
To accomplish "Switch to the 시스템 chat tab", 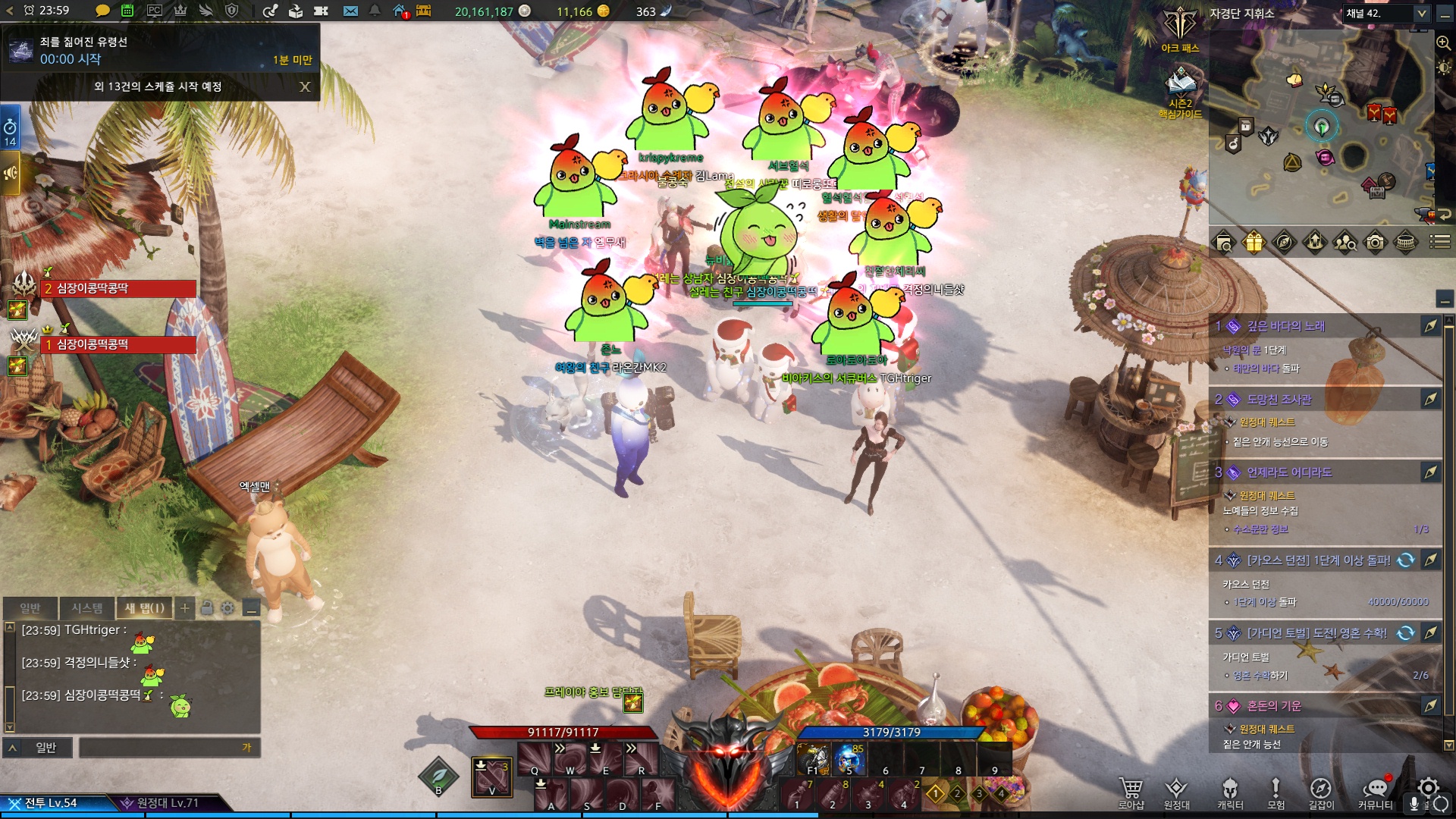I will point(87,608).
